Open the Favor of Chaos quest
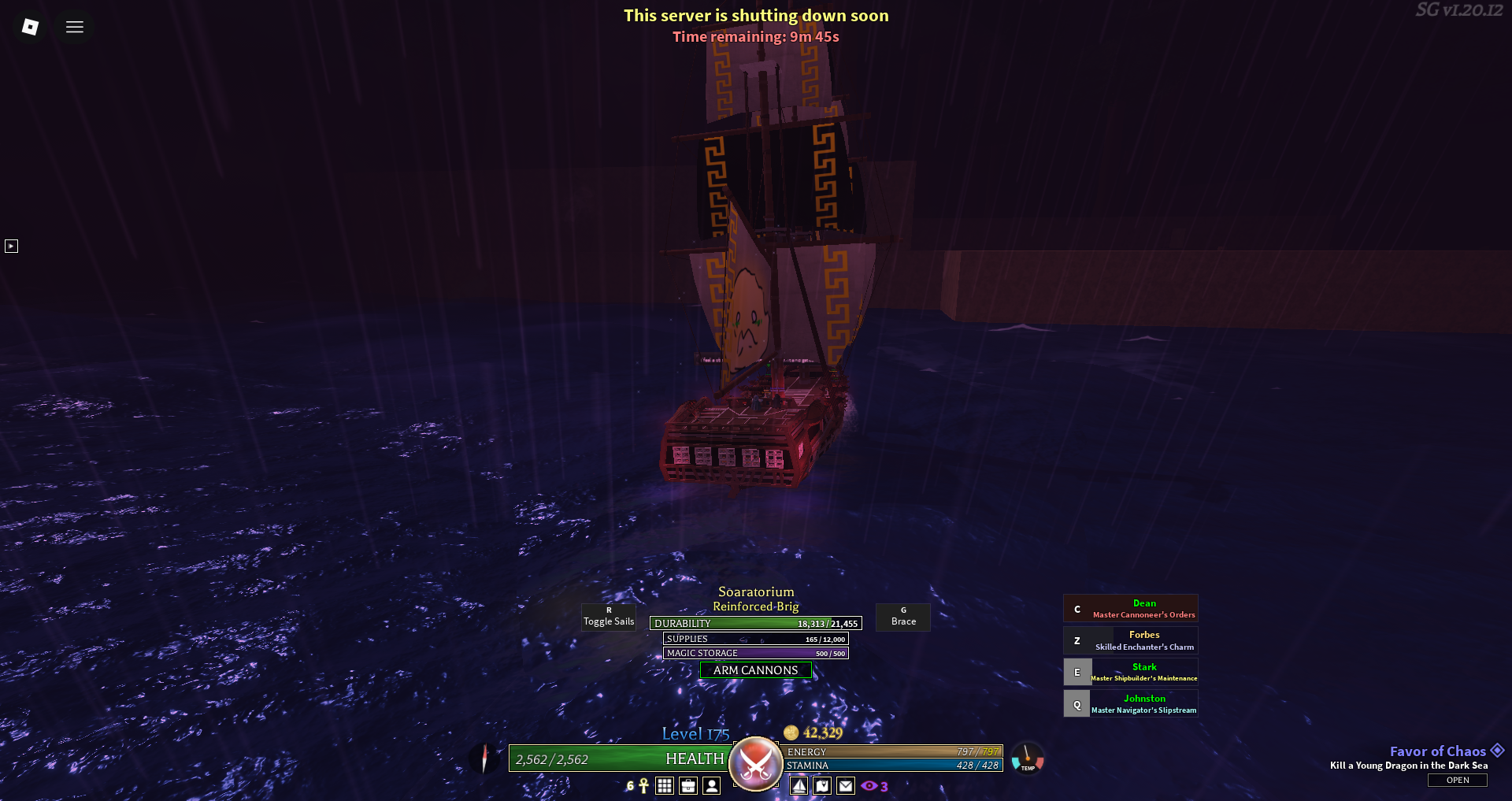This screenshot has height=801, width=1512. point(1457,780)
